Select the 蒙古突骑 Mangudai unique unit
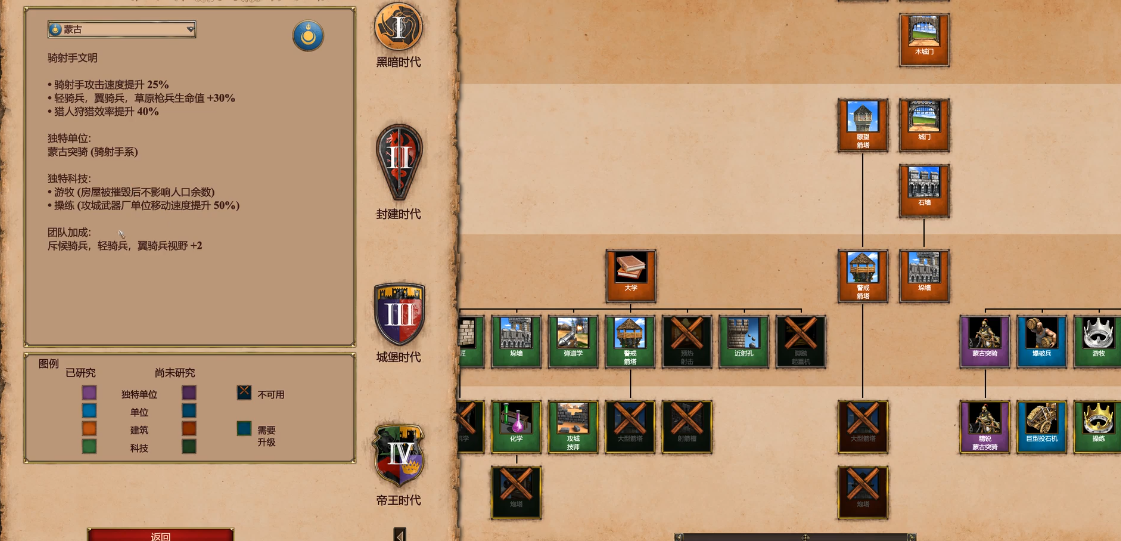The width and height of the screenshot is (1121, 541). point(985,340)
